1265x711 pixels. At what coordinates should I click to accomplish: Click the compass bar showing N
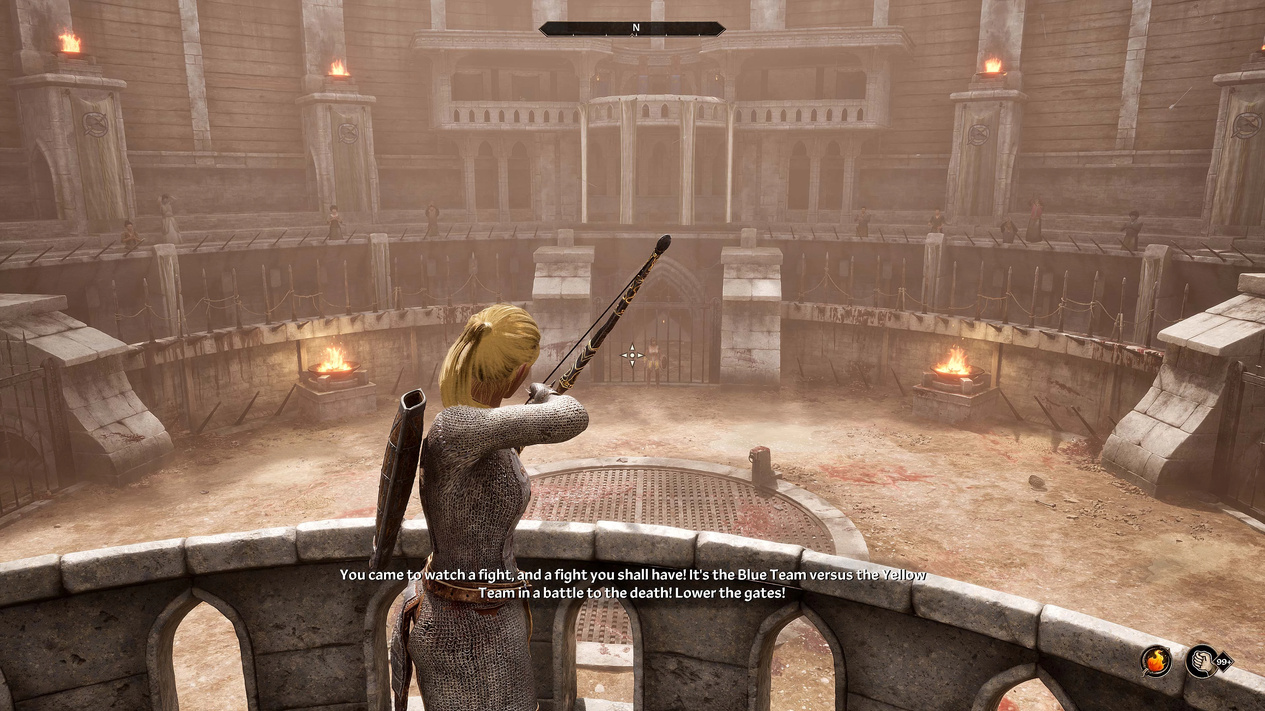point(632,29)
